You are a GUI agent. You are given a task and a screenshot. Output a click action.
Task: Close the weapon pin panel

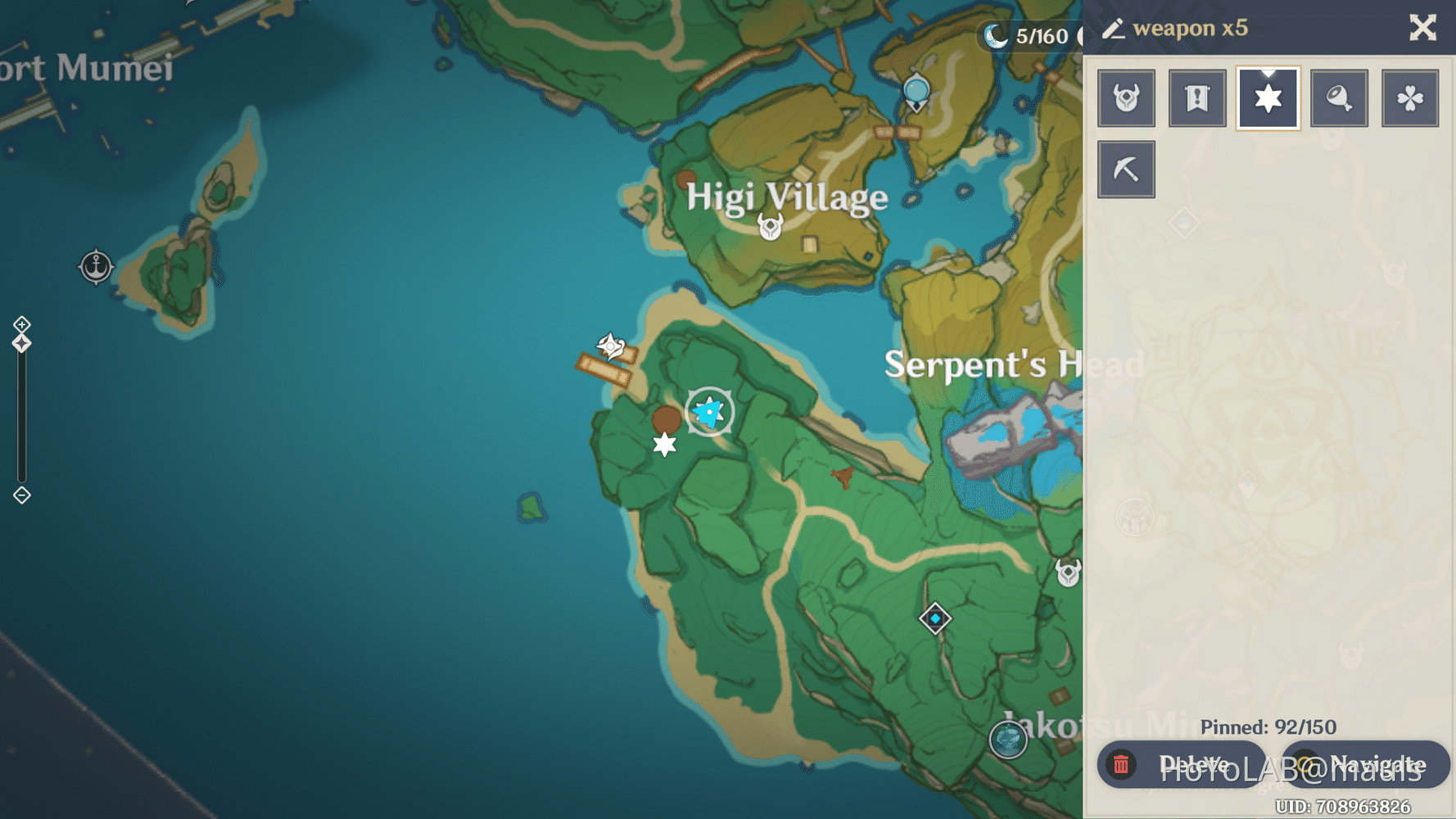coord(1423,28)
